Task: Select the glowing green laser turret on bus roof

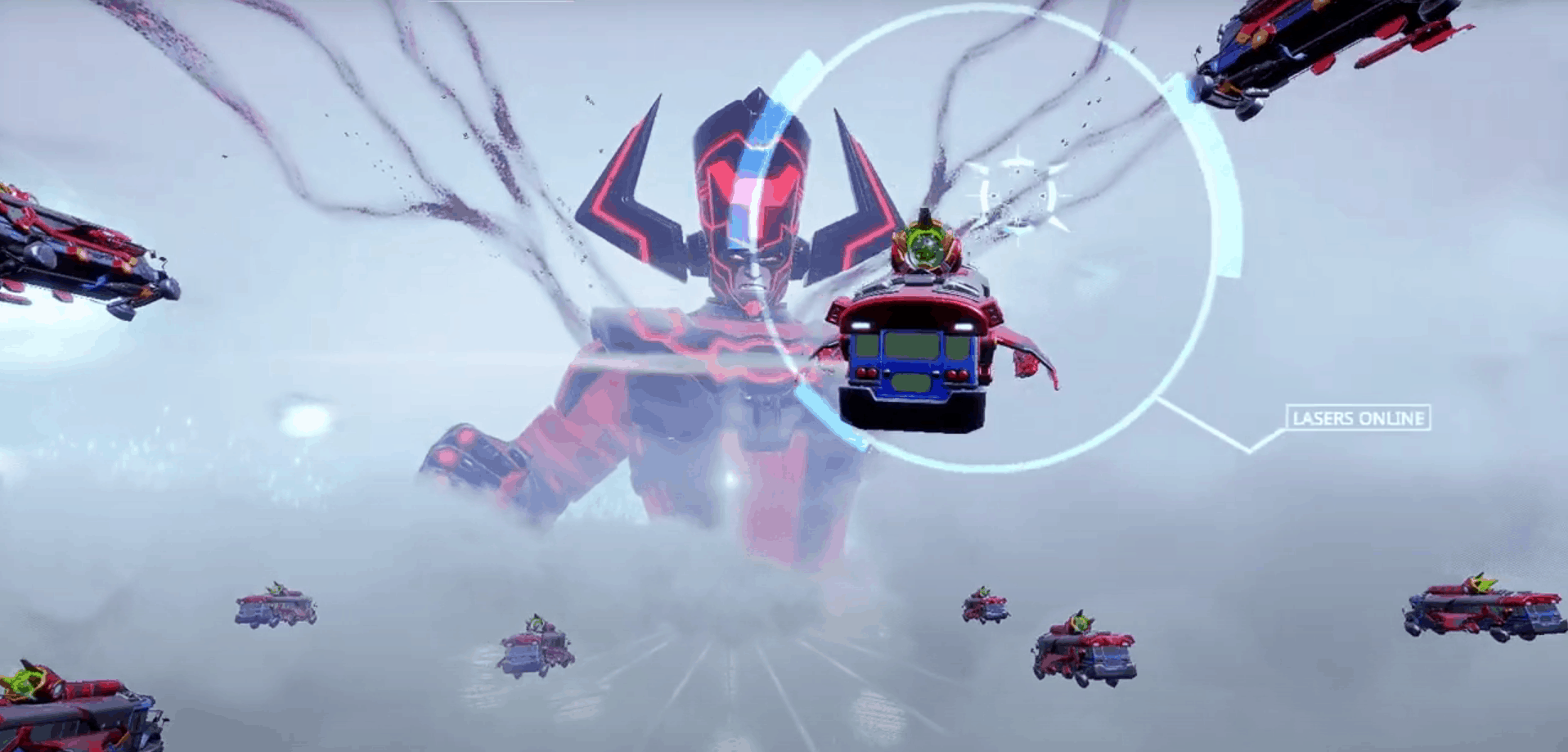Action: (925, 245)
